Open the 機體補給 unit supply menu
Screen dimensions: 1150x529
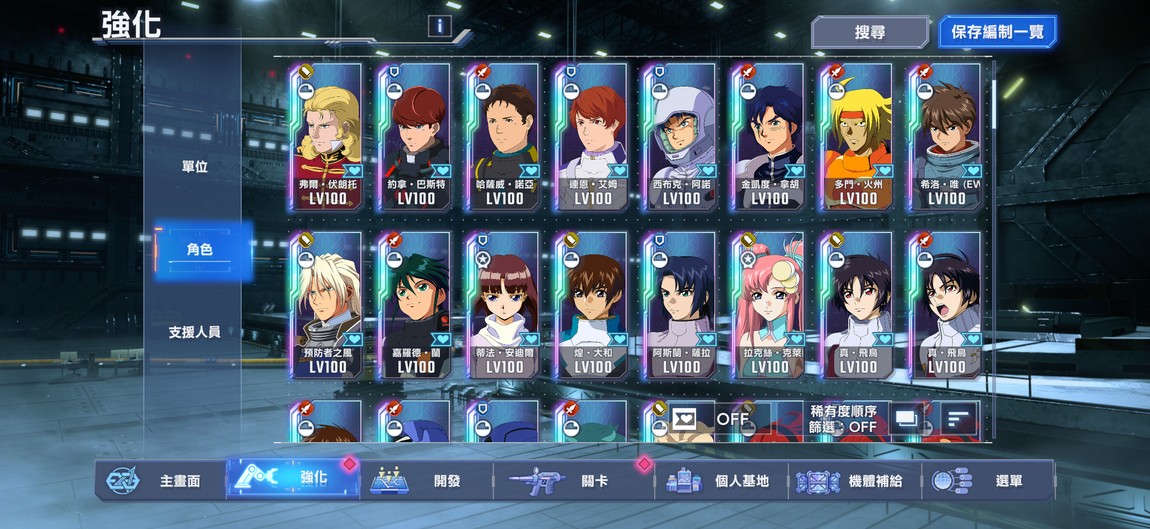pos(851,481)
